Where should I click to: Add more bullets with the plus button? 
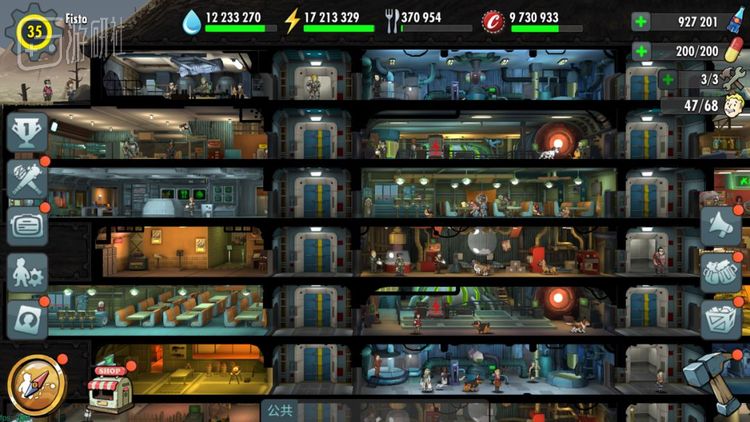coord(641,22)
